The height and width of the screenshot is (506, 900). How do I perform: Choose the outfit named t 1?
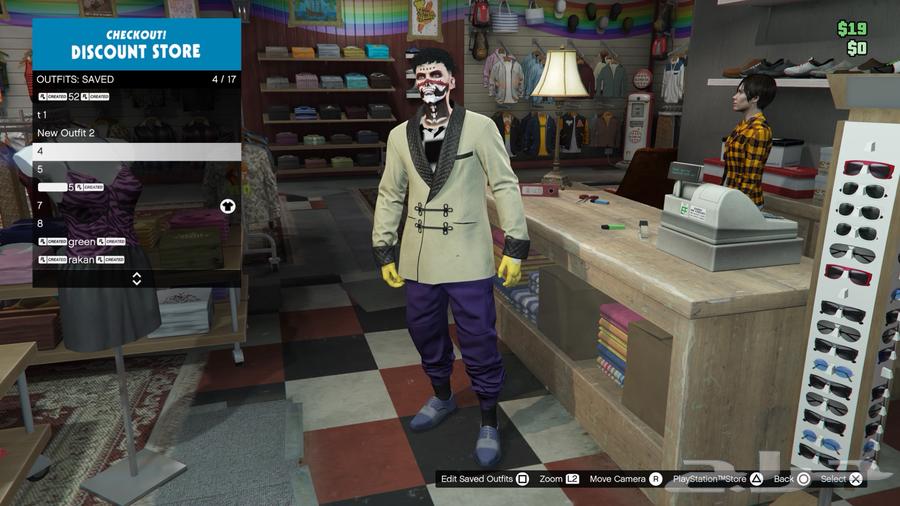(136, 115)
